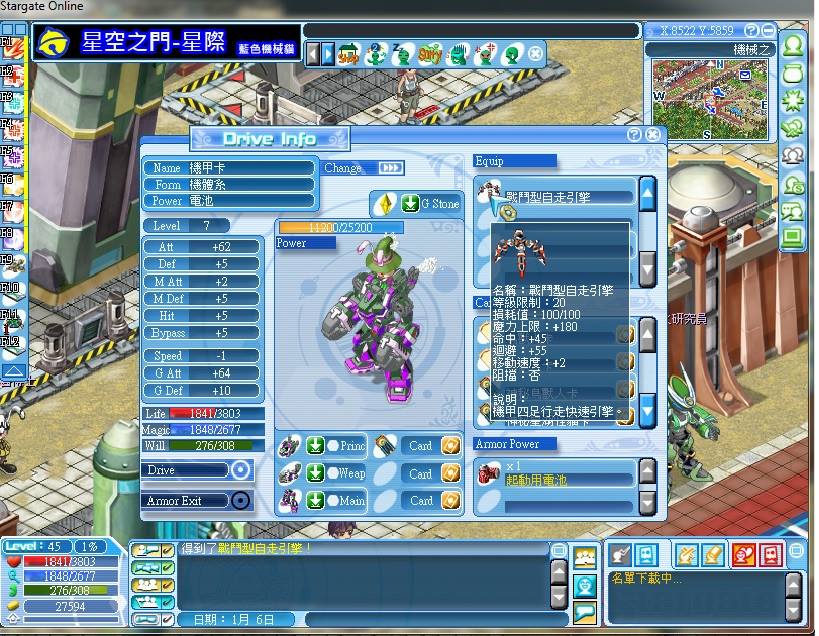Select the G Stone green arrow button

click(x=410, y=204)
